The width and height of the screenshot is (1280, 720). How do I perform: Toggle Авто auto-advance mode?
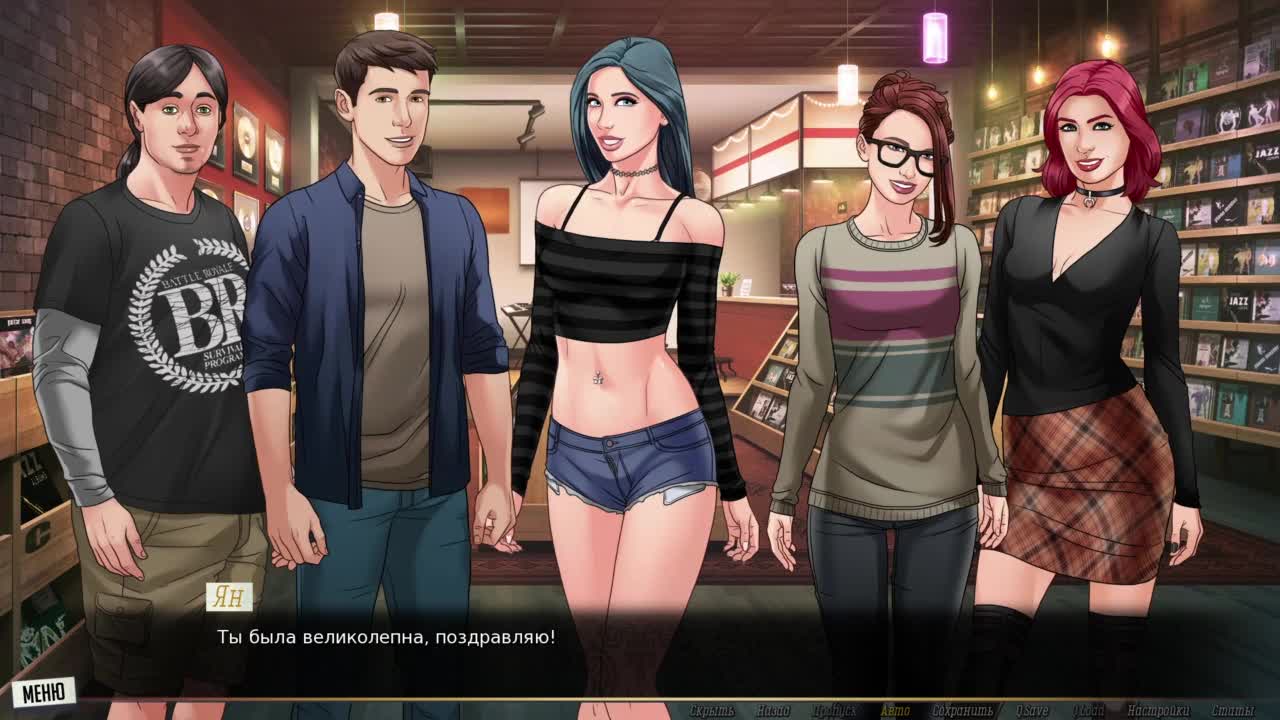[895, 711]
